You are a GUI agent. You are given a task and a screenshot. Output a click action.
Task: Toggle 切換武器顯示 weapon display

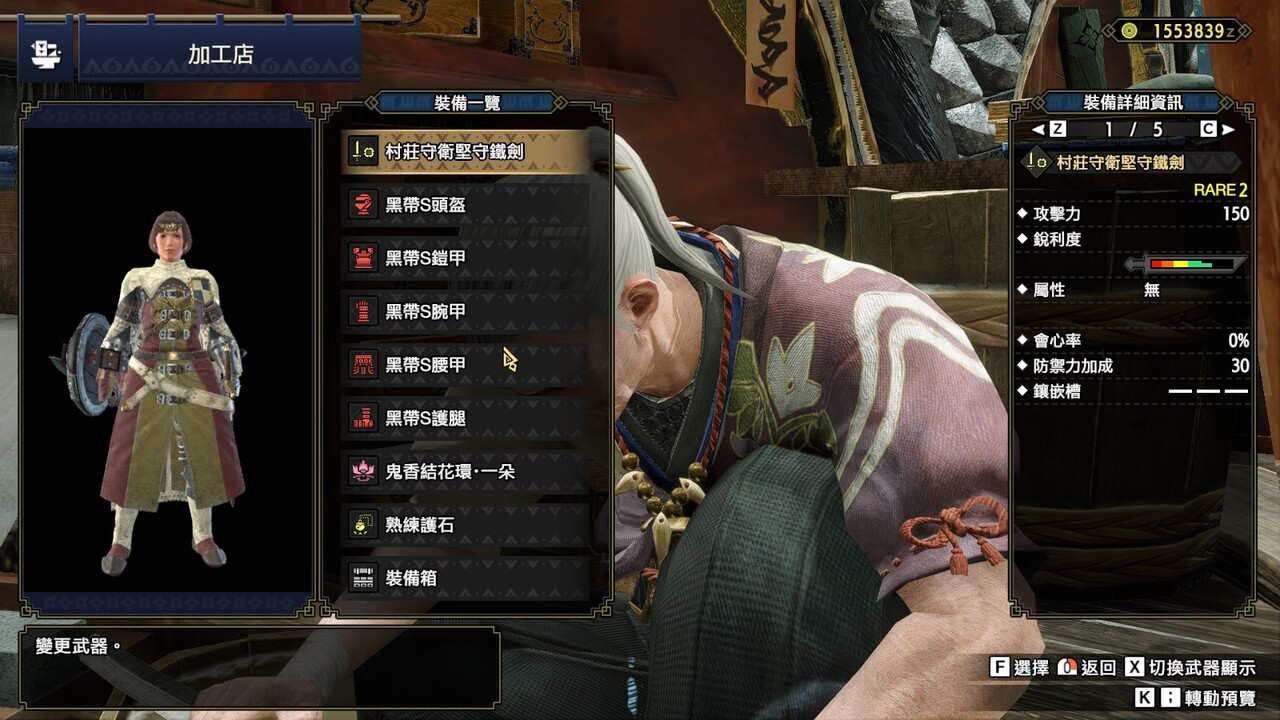1190,668
